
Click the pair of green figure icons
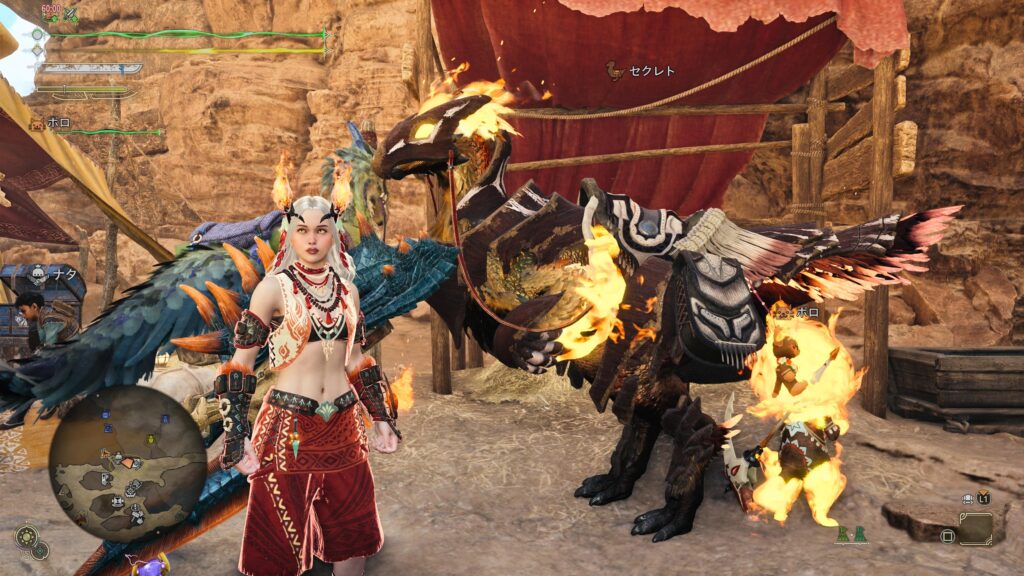852,536
